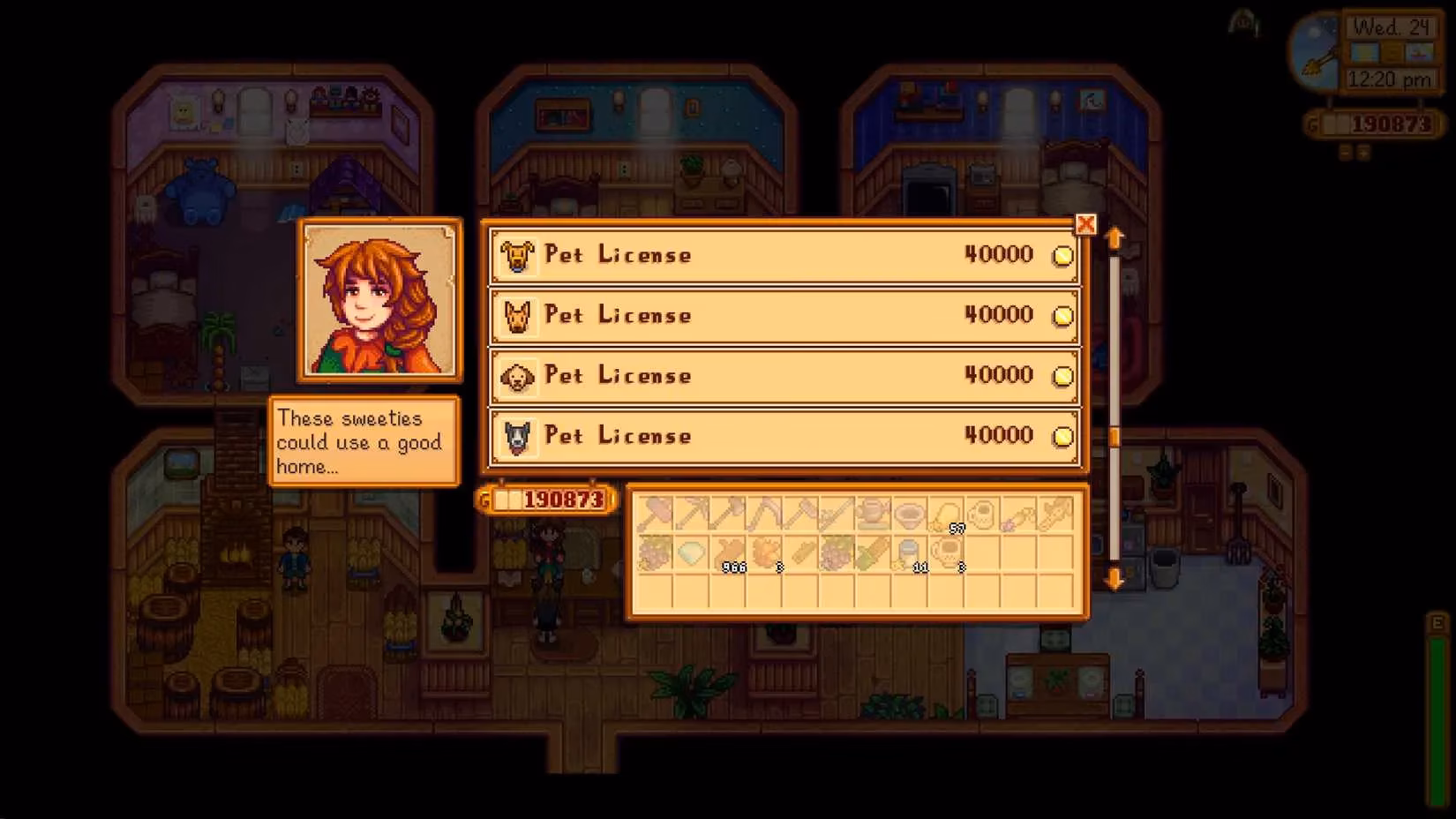Click the gold coin beside the first 40000 price
1456x819 pixels.
1062,255
